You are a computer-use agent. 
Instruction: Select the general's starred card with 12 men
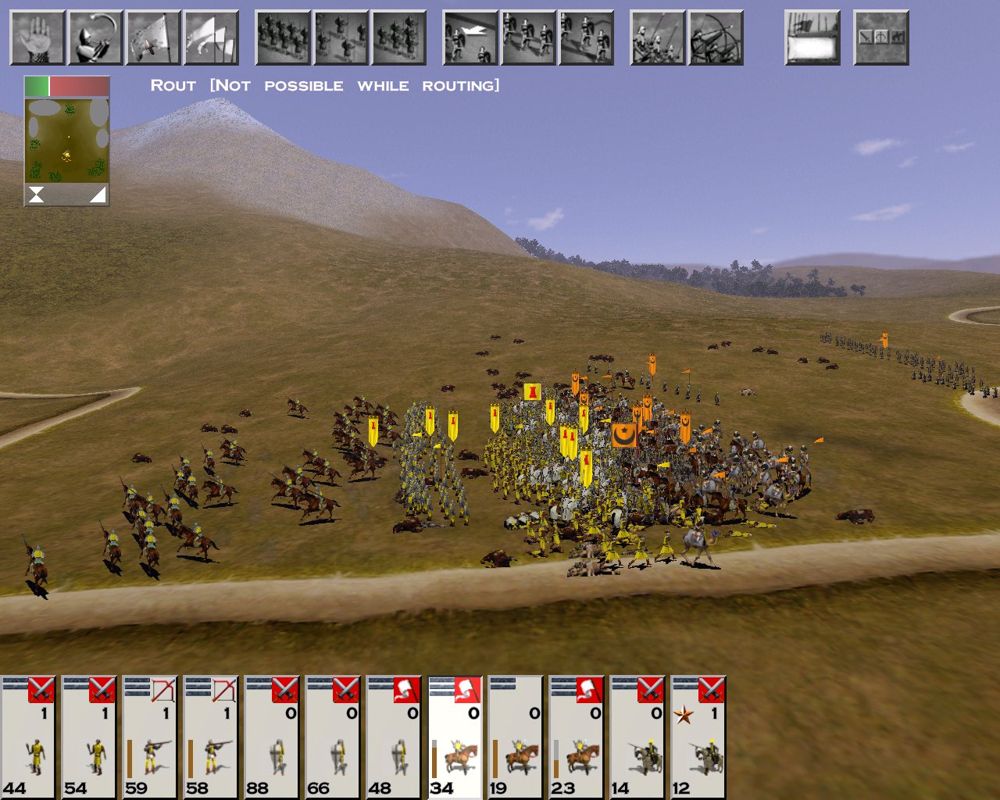pos(699,737)
